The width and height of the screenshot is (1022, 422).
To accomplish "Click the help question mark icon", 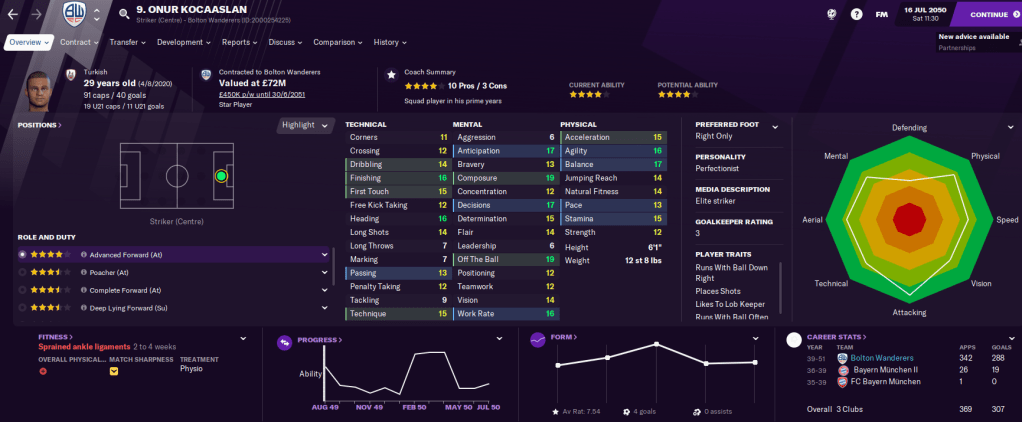I will pos(856,14).
